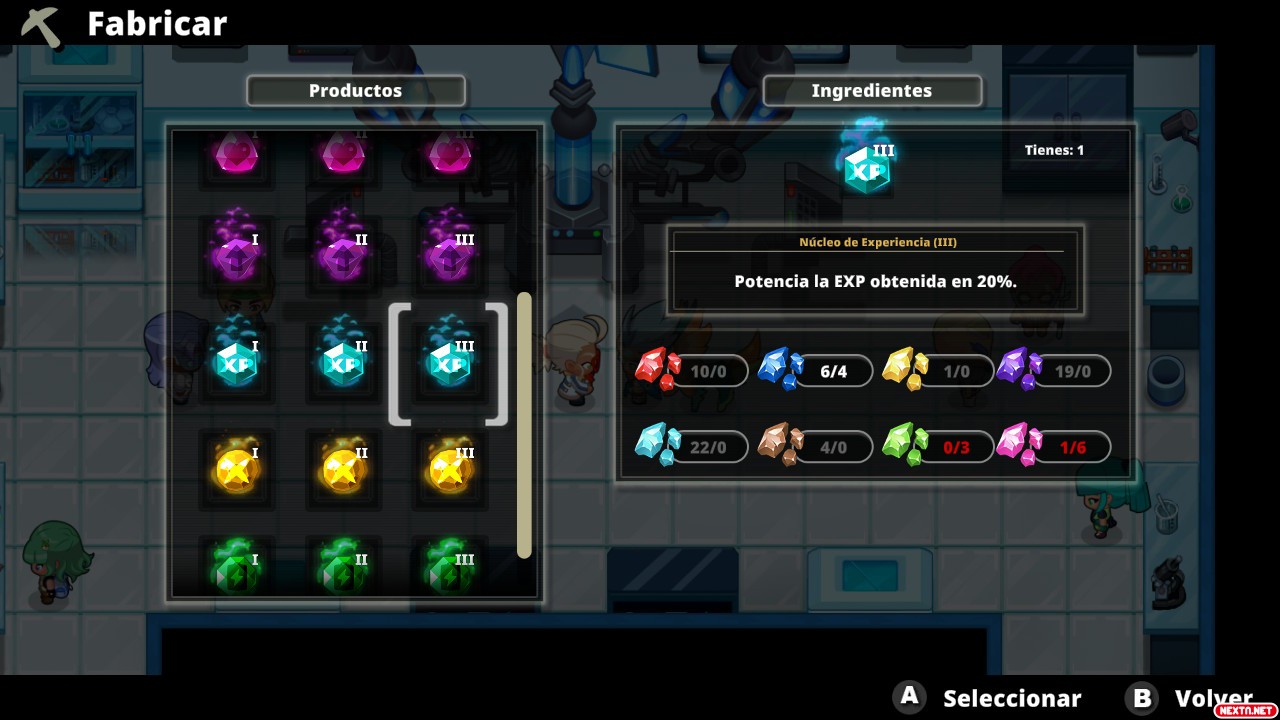Select the cyan XP core tier III

[x=448, y=362]
